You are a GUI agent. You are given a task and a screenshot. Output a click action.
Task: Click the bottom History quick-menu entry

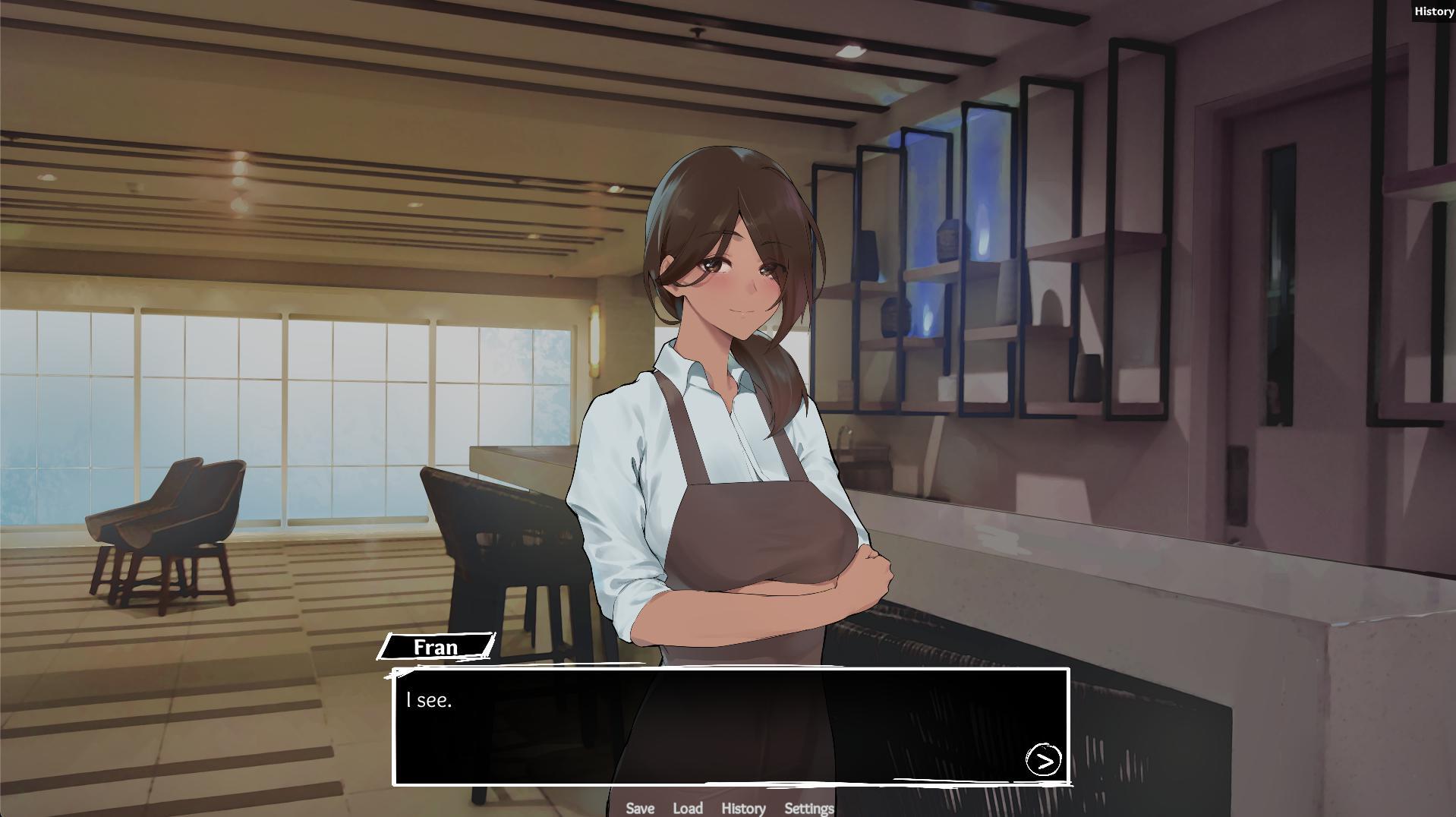click(743, 809)
